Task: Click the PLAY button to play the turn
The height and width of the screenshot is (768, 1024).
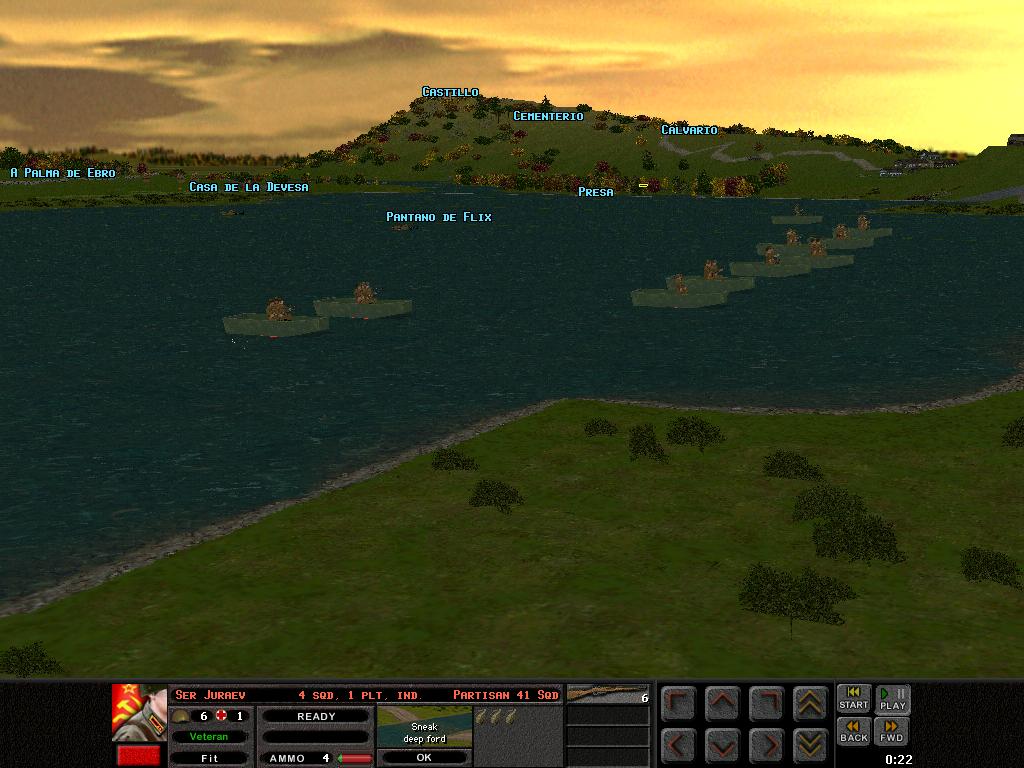Action: (x=892, y=699)
